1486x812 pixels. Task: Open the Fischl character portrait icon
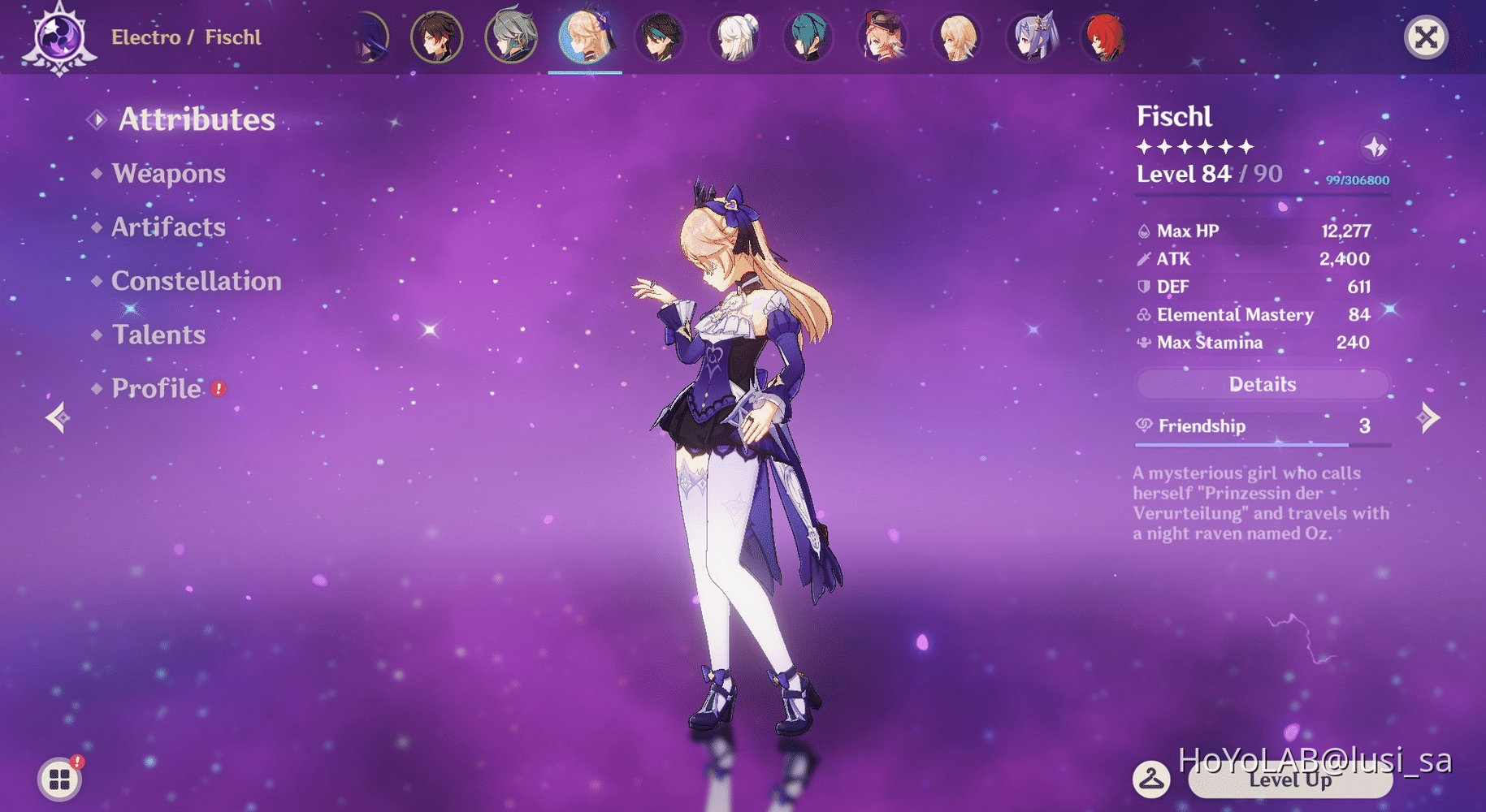click(585, 37)
